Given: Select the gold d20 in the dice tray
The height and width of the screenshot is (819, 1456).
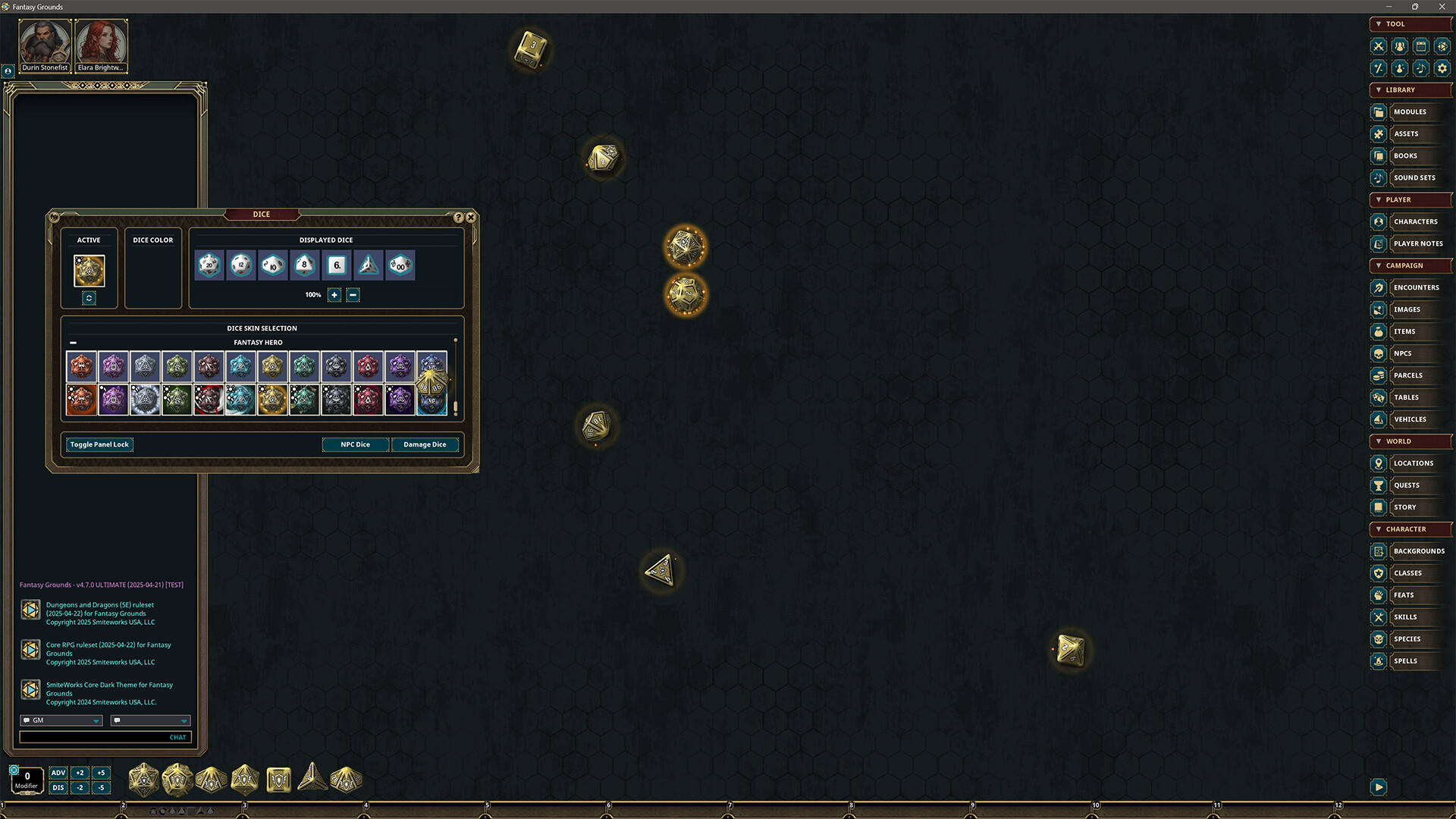Looking at the screenshot, I should [x=143, y=780].
